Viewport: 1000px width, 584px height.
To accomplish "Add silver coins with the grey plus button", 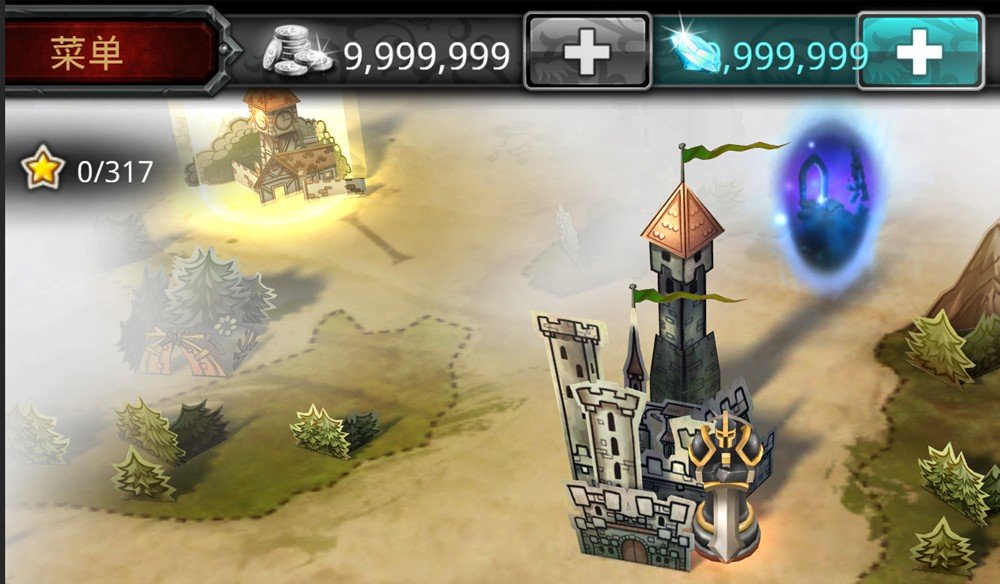I will point(587,53).
